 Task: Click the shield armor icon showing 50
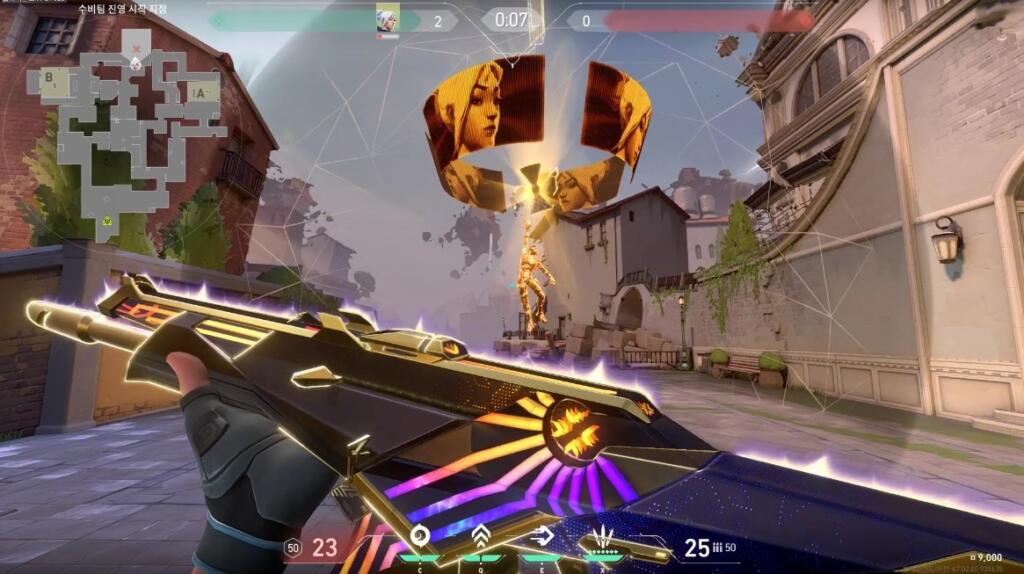[293, 548]
